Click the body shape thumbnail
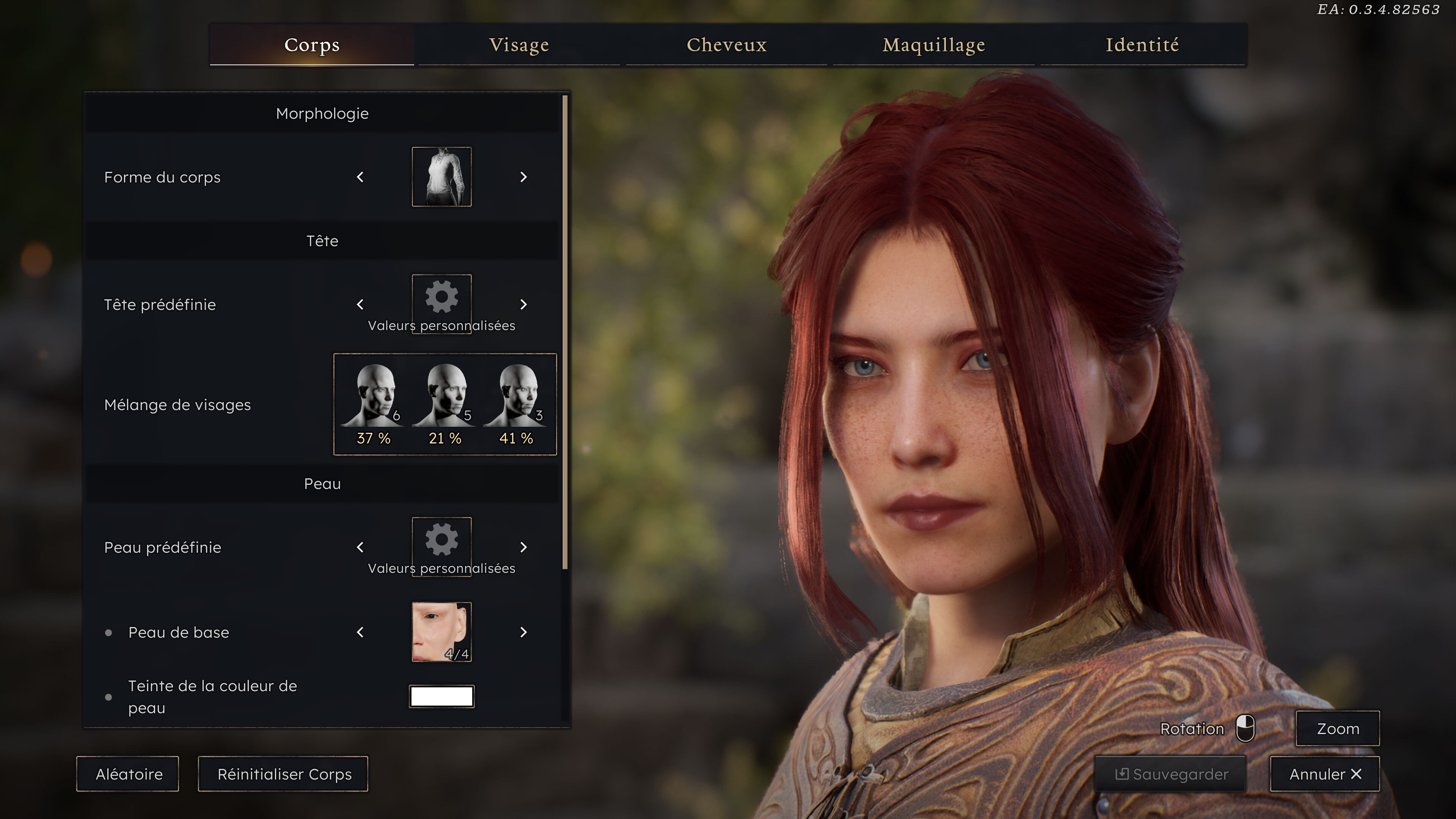This screenshot has width=1456, height=819. click(441, 177)
